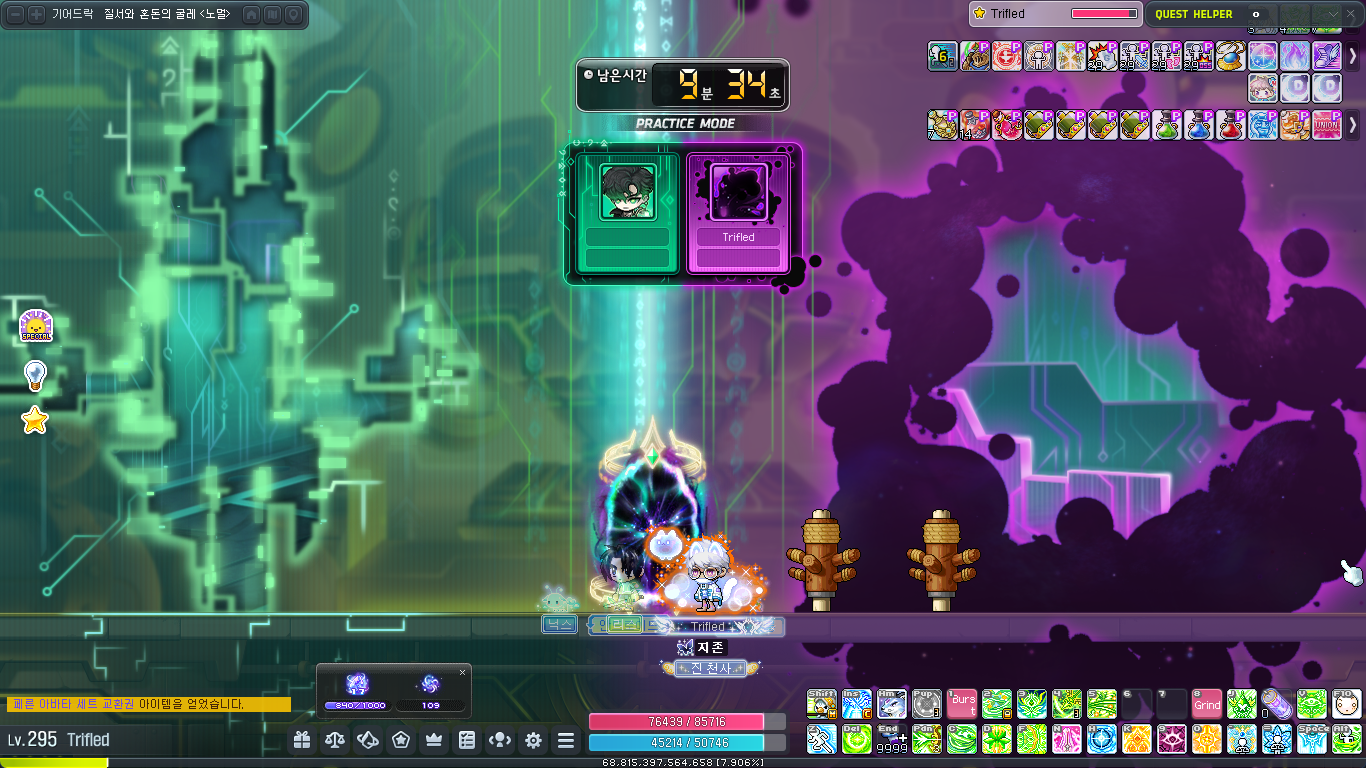1366x768 pixels.
Task: Open the three-line hamburger menu
Action: point(566,740)
